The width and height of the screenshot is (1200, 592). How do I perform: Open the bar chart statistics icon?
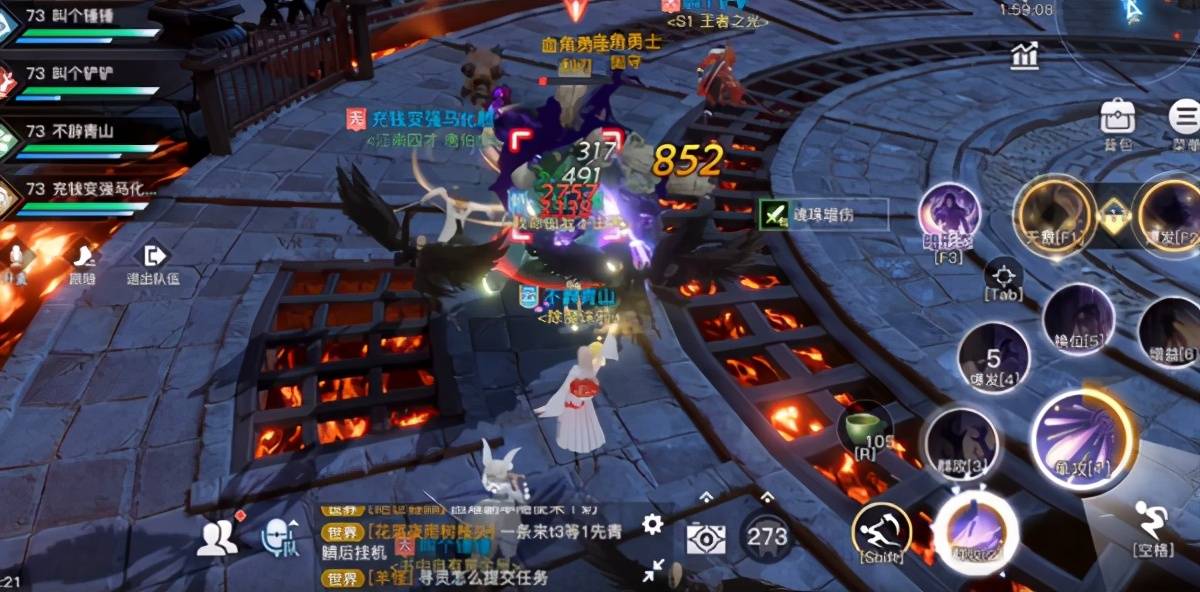1024,56
